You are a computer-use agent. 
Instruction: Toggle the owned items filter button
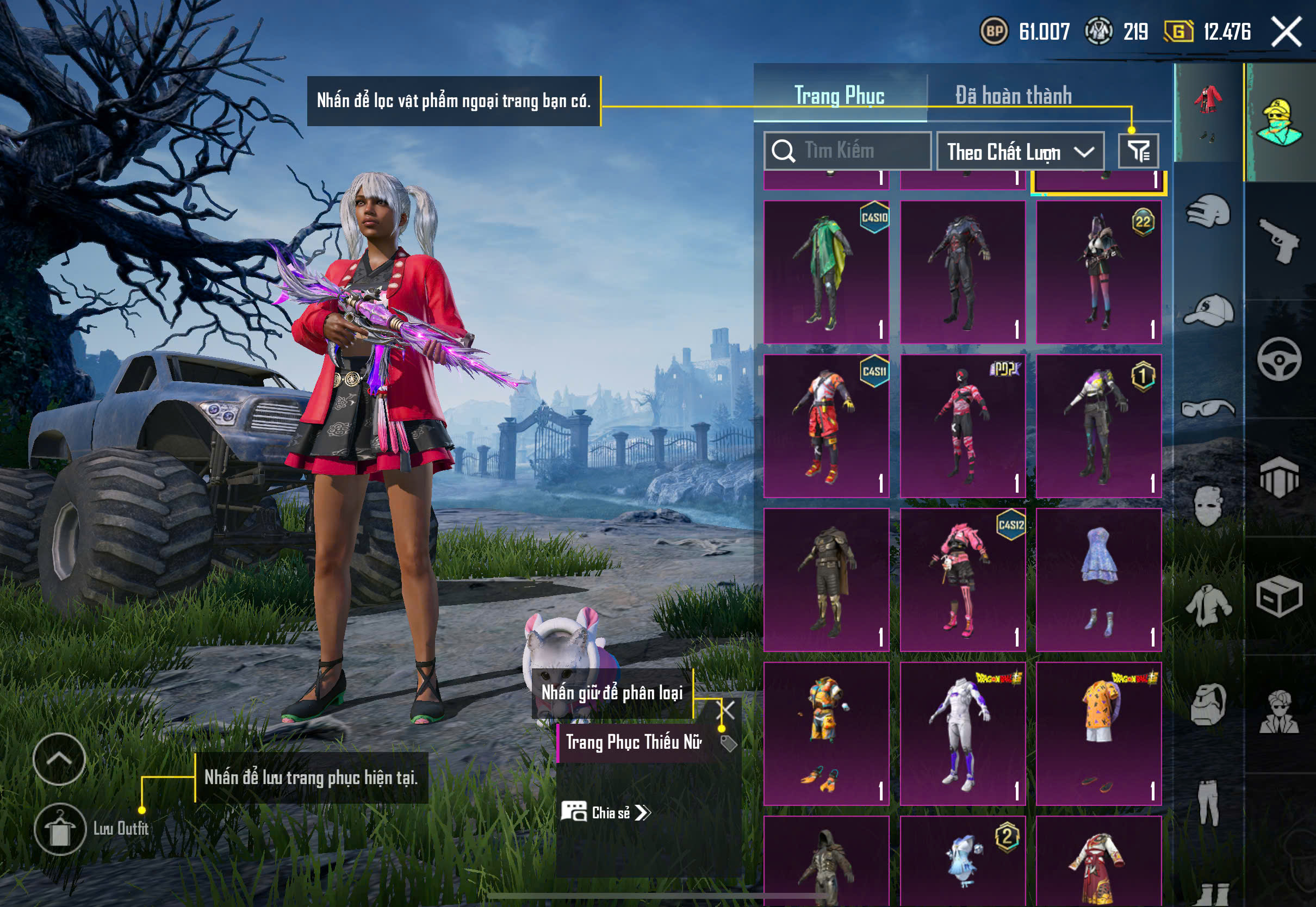1138,151
